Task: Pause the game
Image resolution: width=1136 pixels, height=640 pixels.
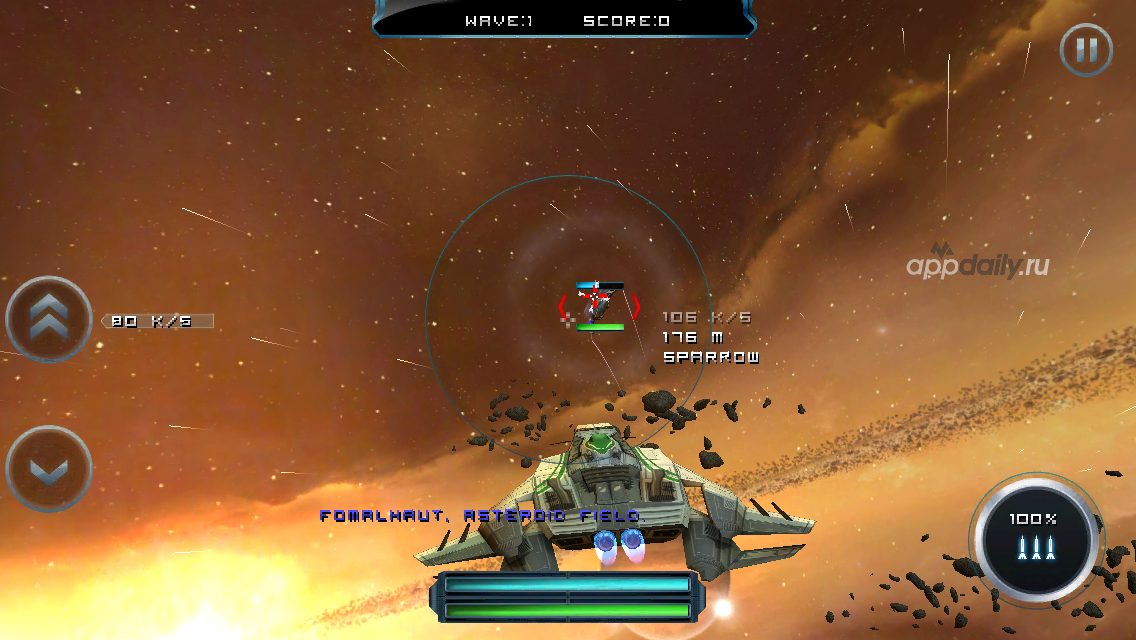Action: (x=1086, y=49)
